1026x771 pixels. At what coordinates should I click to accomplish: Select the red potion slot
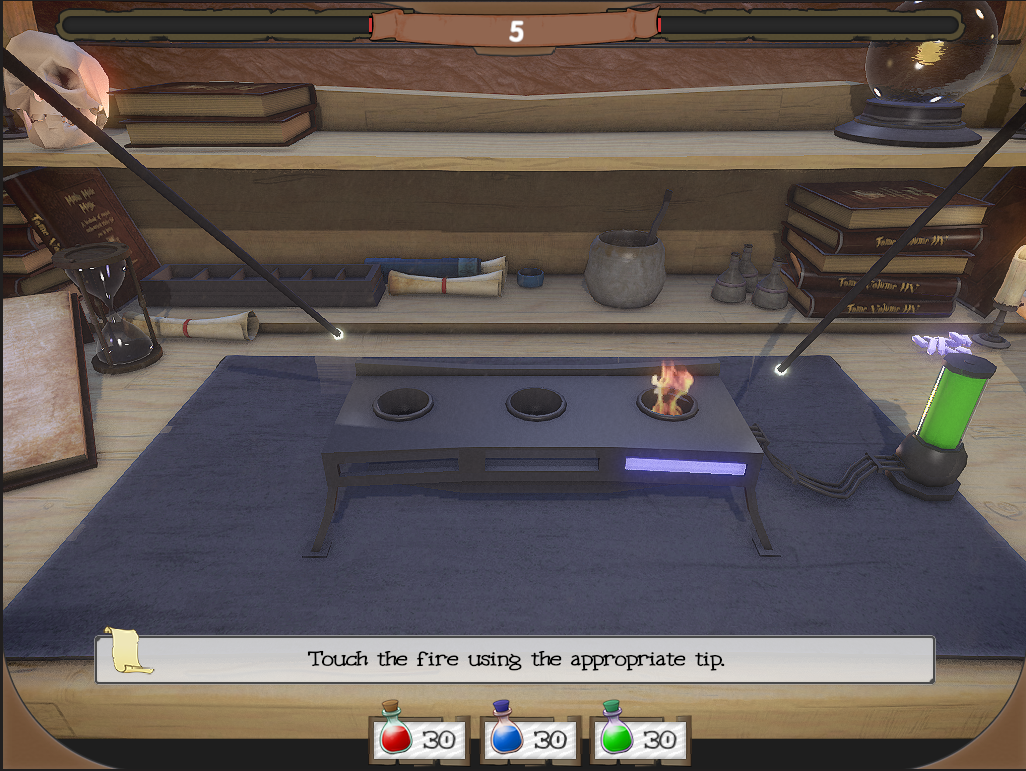coord(419,738)
